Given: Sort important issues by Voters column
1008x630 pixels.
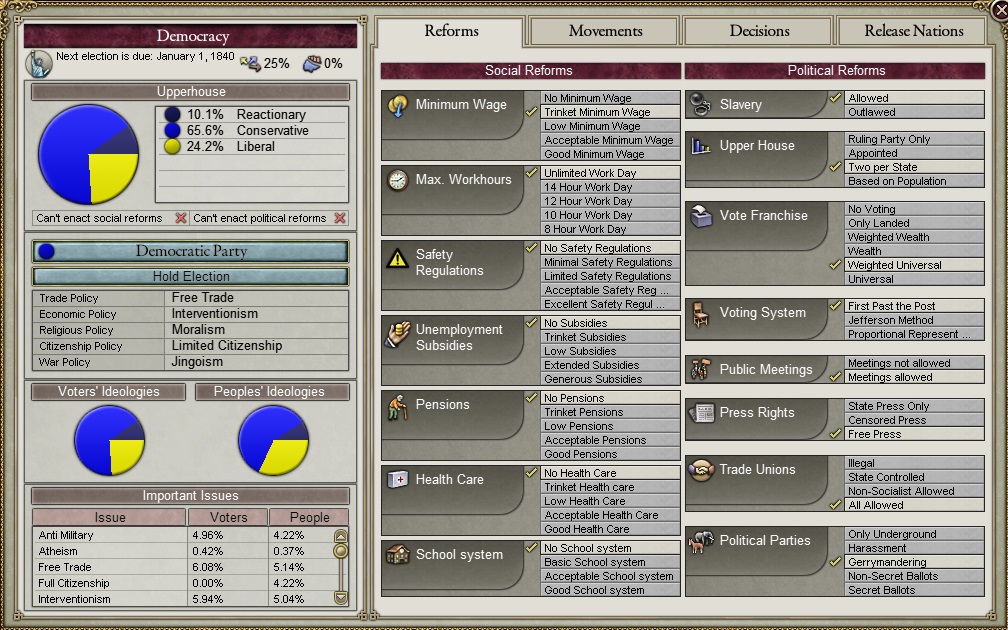Looking at the screenshot, I should 229,518.
